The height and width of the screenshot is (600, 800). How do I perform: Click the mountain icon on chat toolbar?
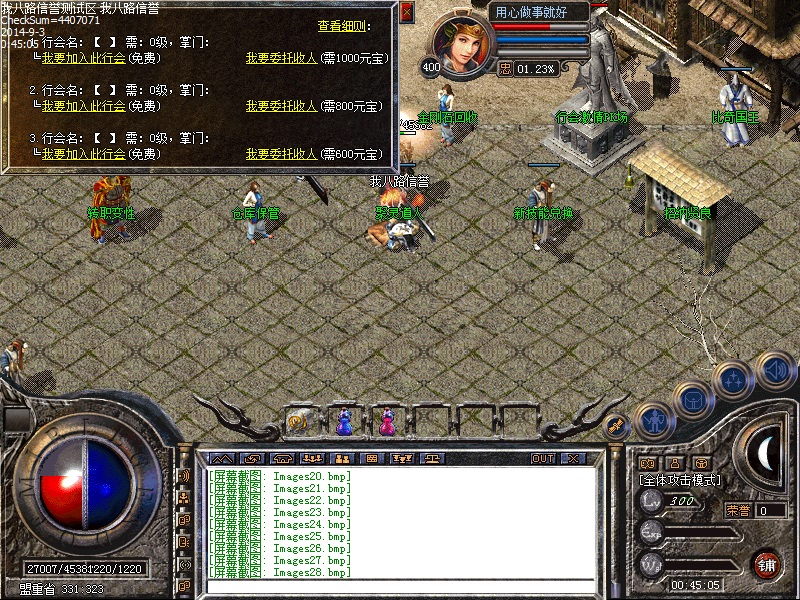pyautogui.click(x=221, y=458)
